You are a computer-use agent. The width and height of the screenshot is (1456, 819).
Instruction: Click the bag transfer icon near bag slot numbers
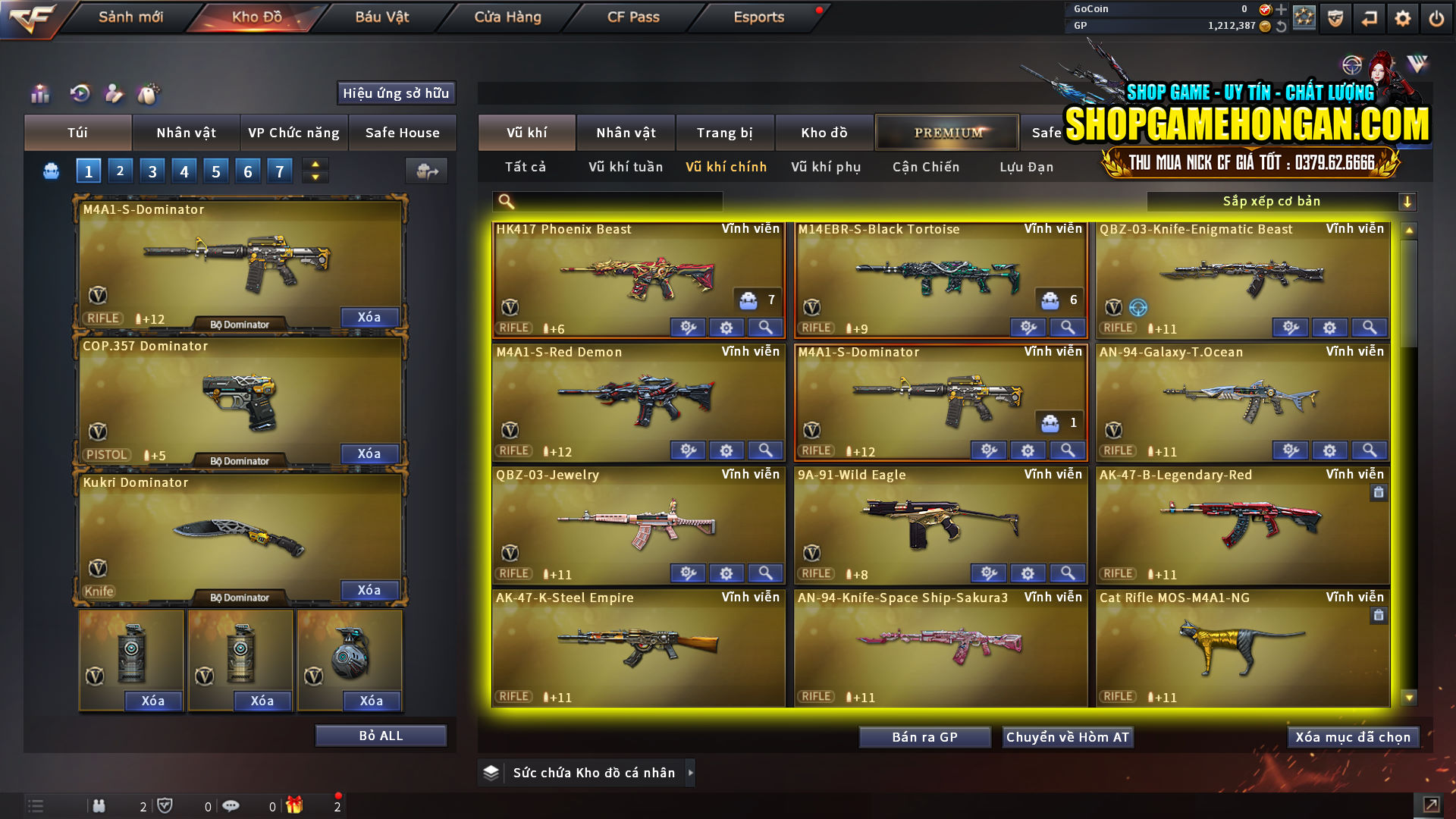(x=426, y=171)
